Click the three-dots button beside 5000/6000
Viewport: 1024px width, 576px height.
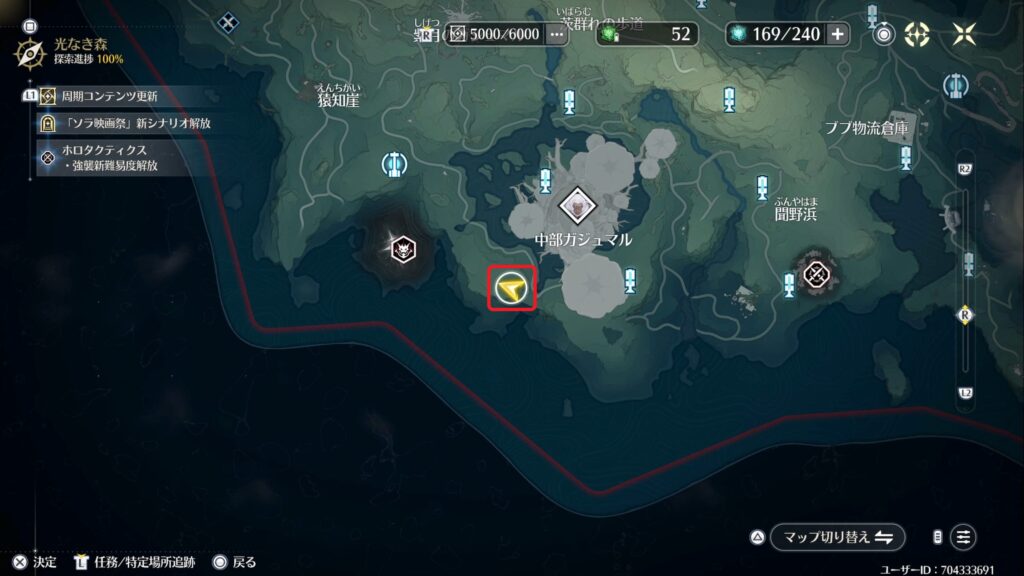tap(557, 34)
